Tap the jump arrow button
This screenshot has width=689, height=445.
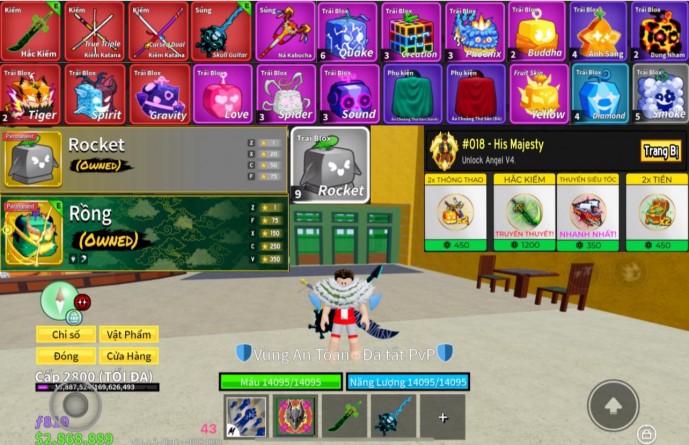[x=613, y=404]
